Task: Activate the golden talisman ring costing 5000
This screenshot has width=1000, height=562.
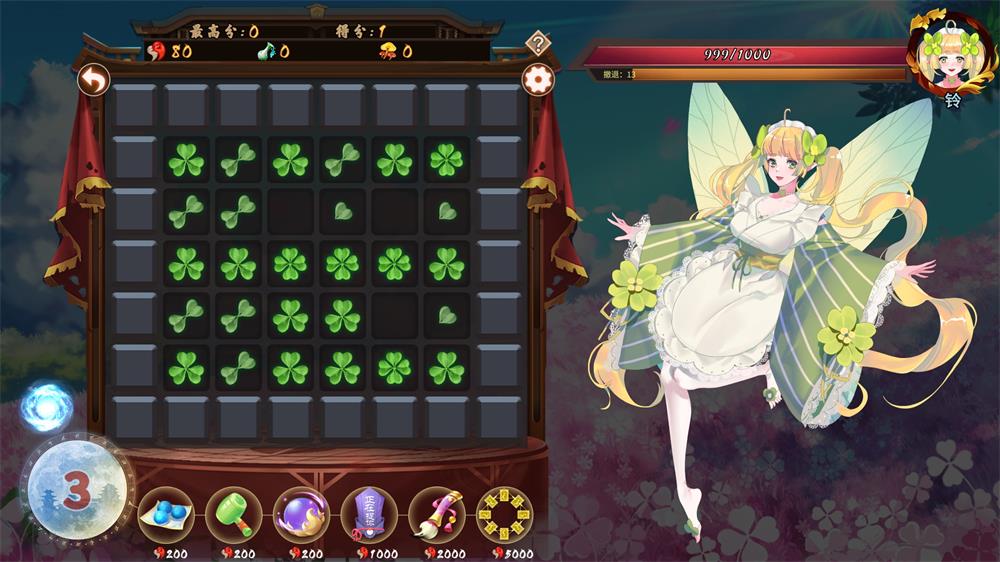Action: (504, 514)
